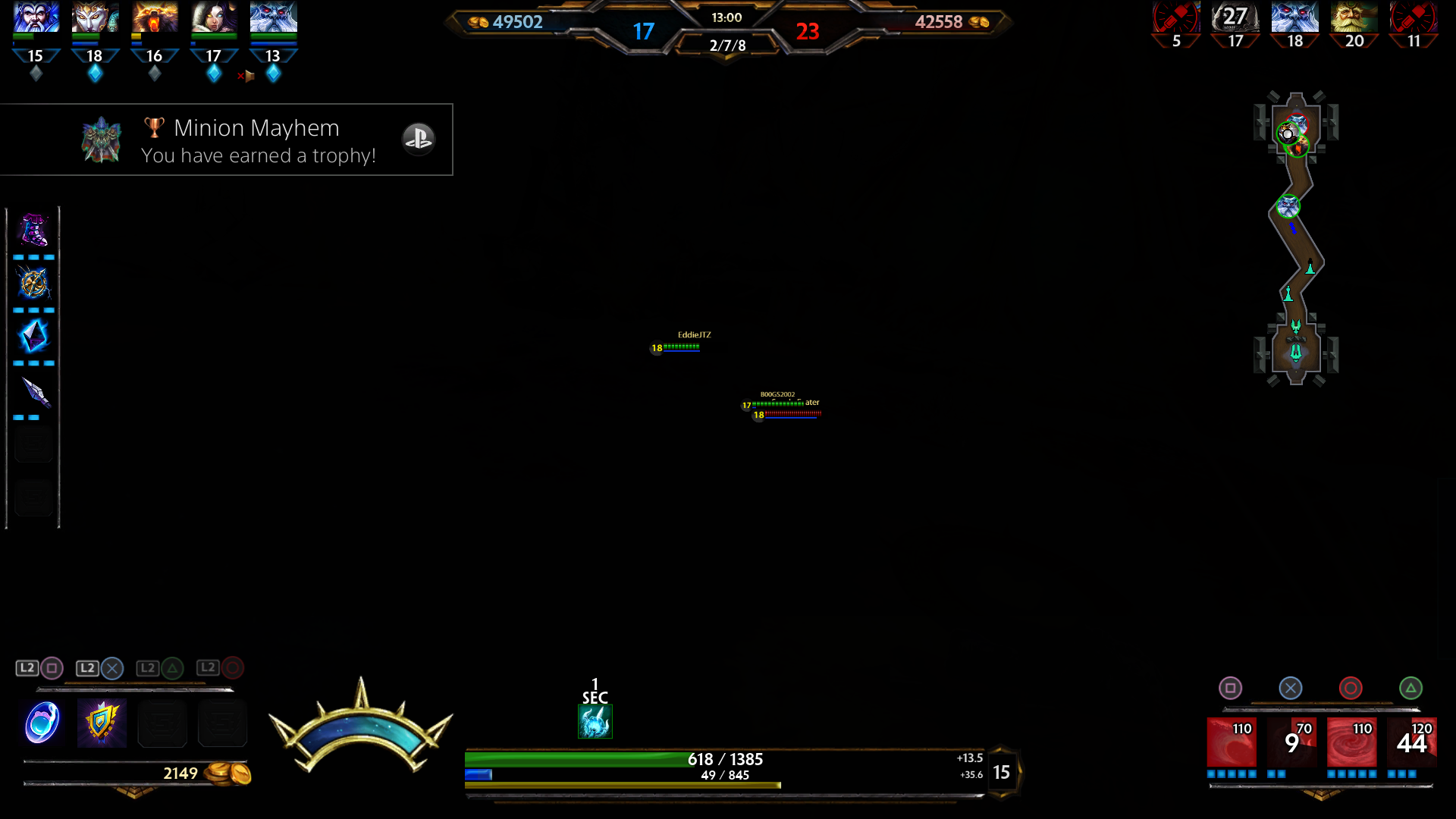Select the purple boots item in the sidebar

tap(33, 230)
